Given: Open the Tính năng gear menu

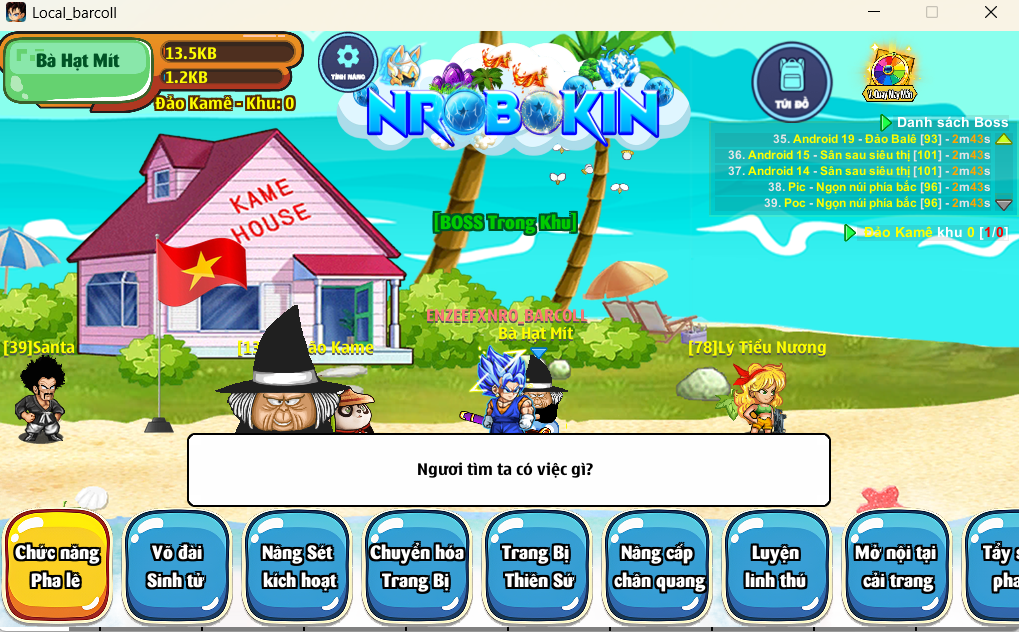Looking at the screenshot, I should point(347,61).
